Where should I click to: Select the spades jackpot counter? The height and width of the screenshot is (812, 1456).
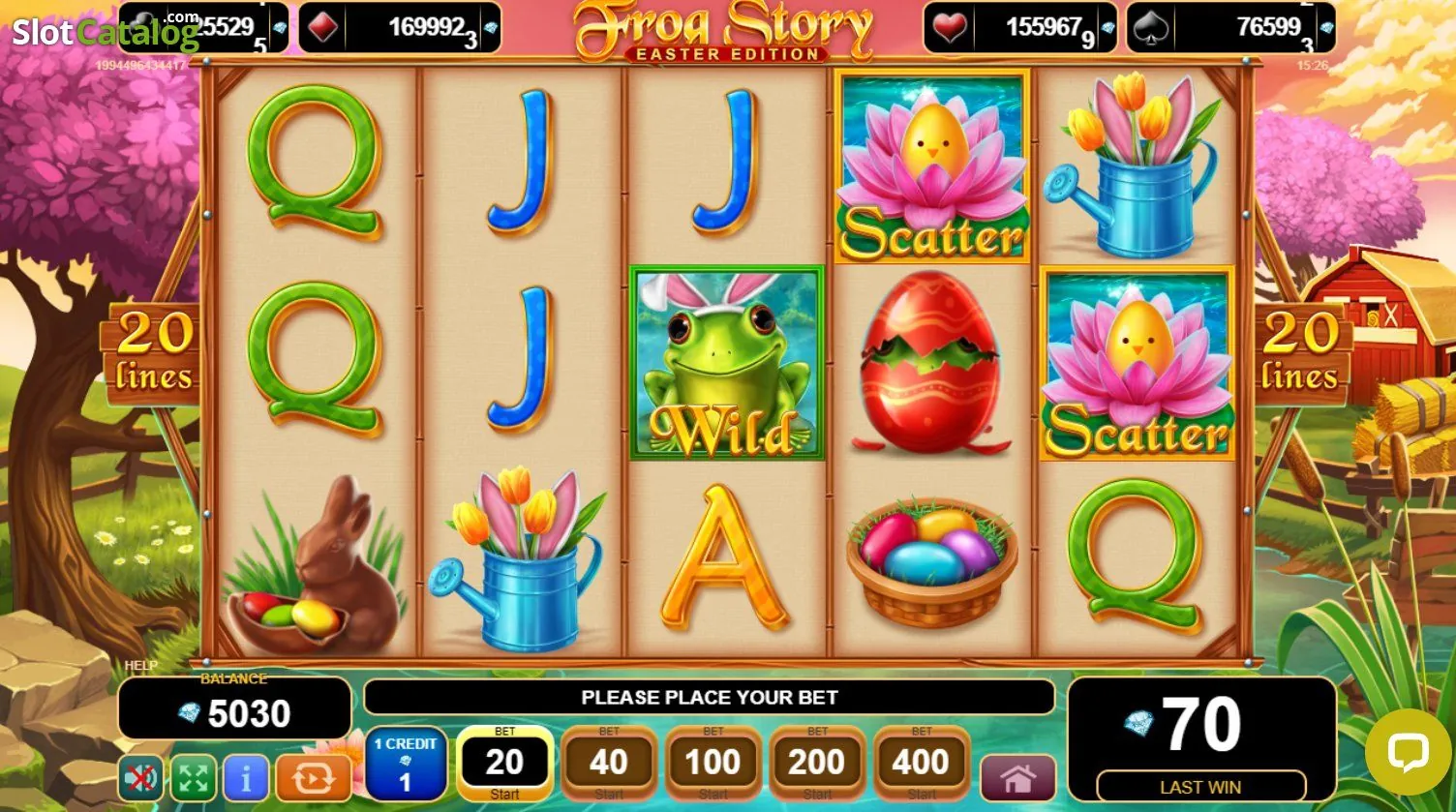pos(1231,27)
